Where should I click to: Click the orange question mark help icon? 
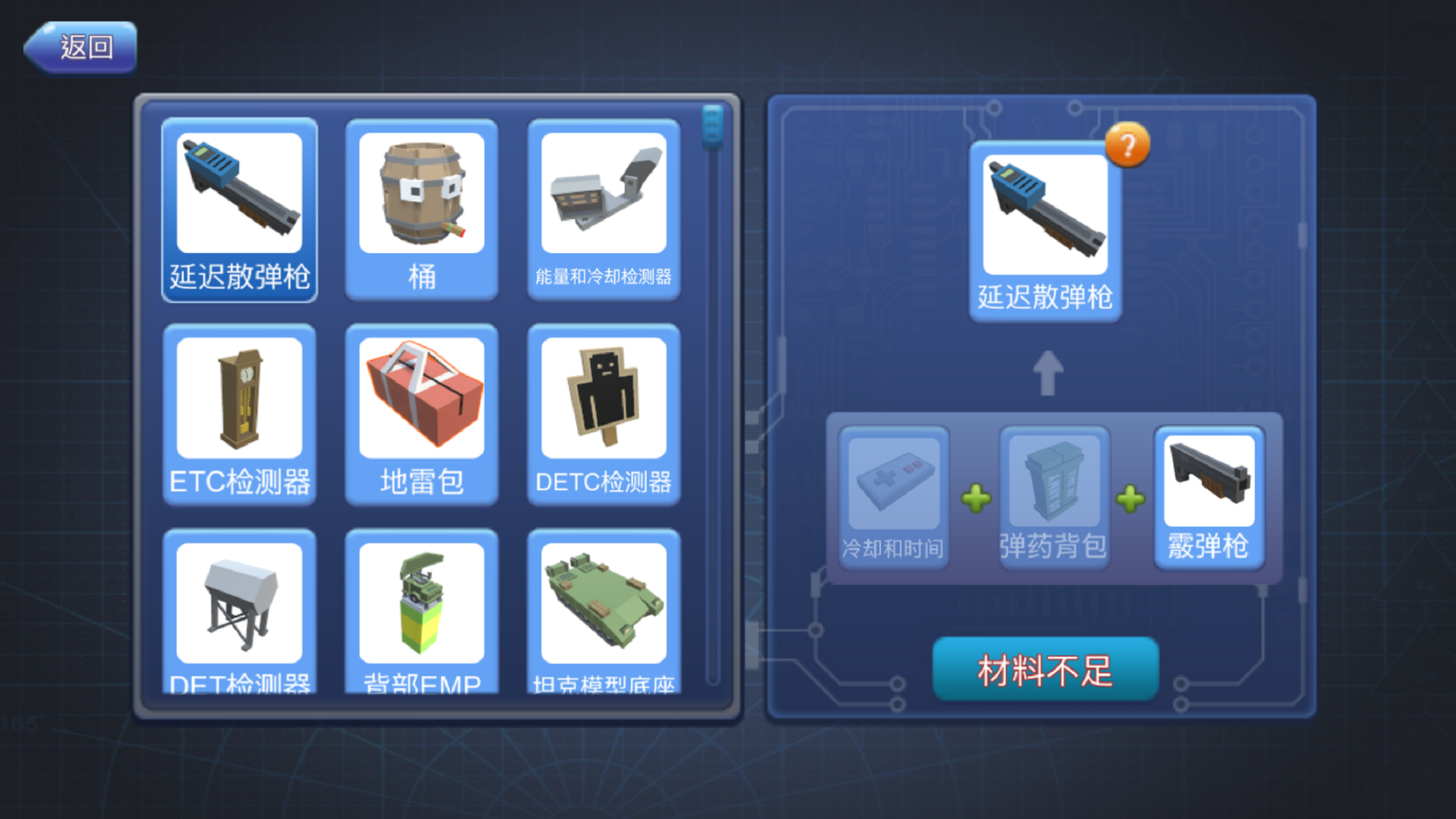click(1128, 144)
